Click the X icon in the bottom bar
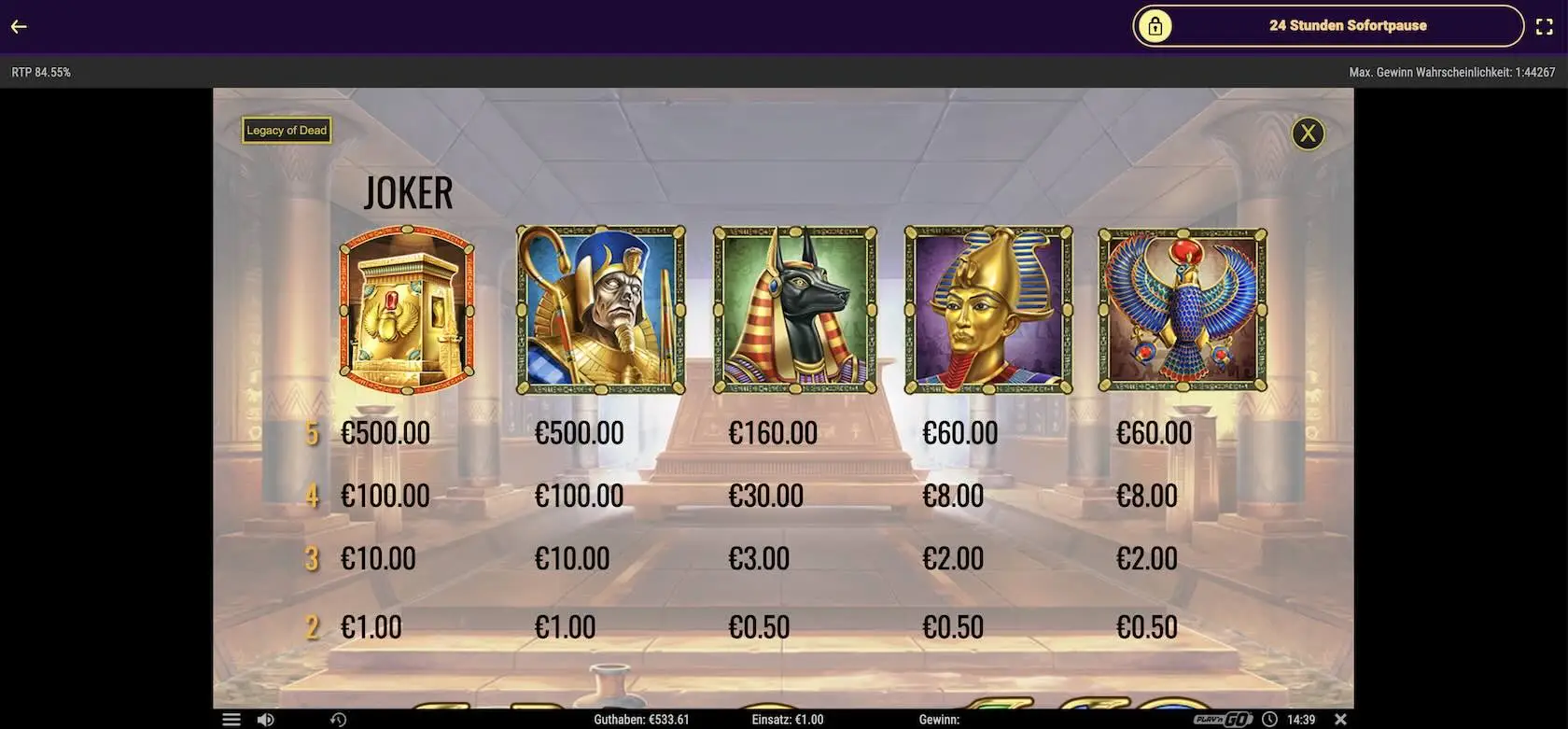 click(1340, 720)
